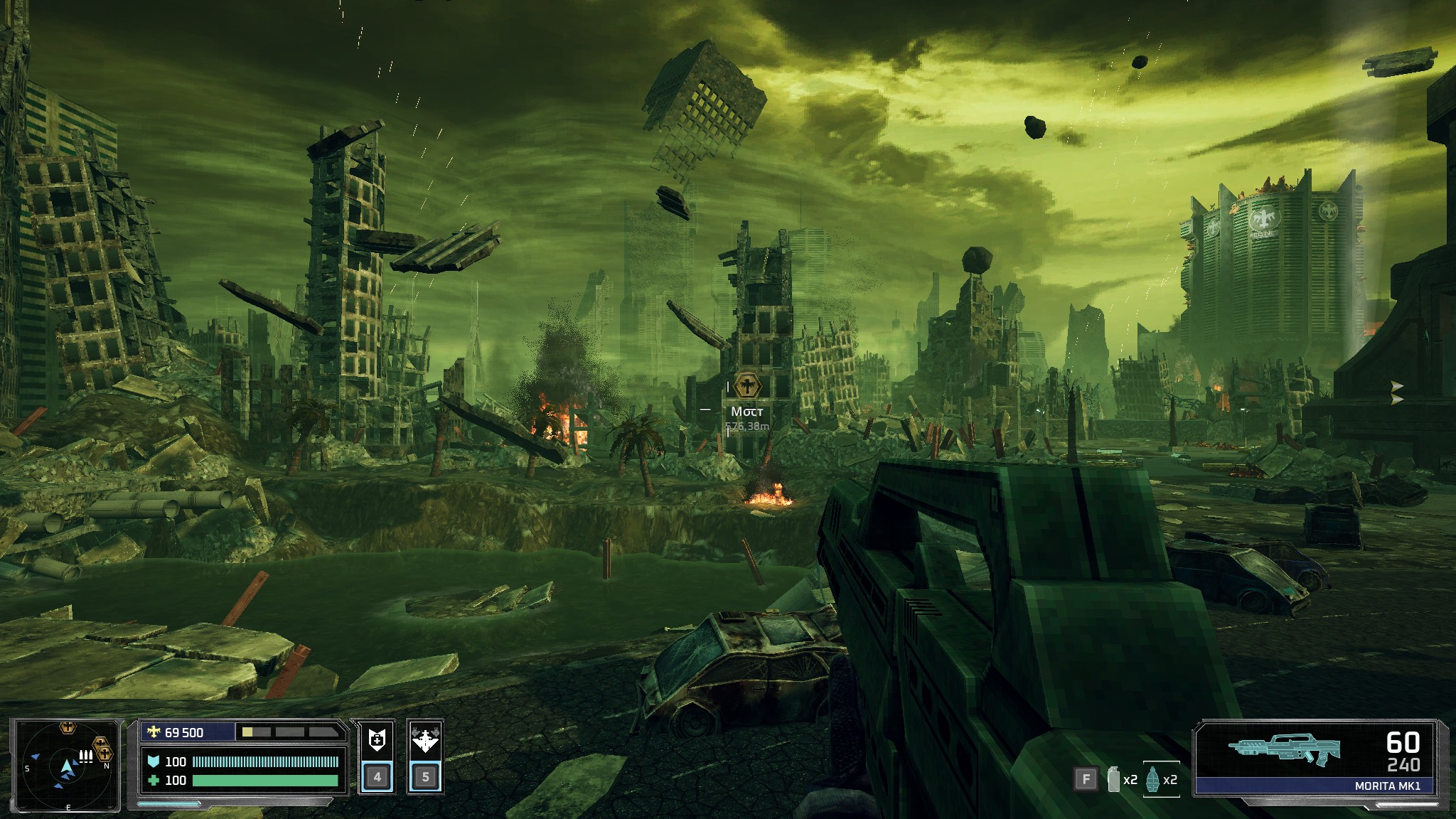Click the circular radar minimap
The height and width of the screenshot is (819, 1456).
coord(67,766)
